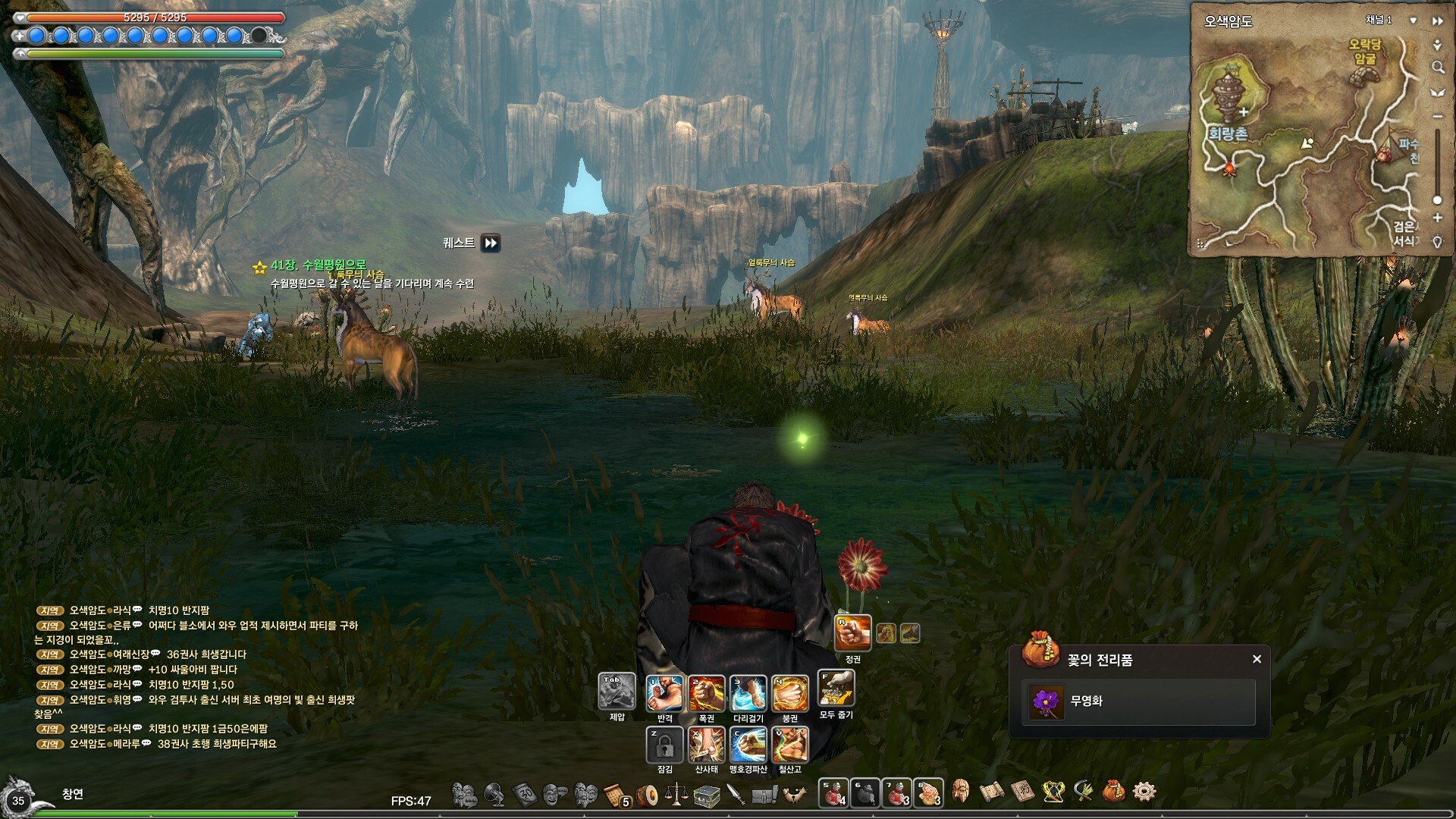
Task: Trigger the 다리걸기 leg sweep skill
Action: click(748, 693)
